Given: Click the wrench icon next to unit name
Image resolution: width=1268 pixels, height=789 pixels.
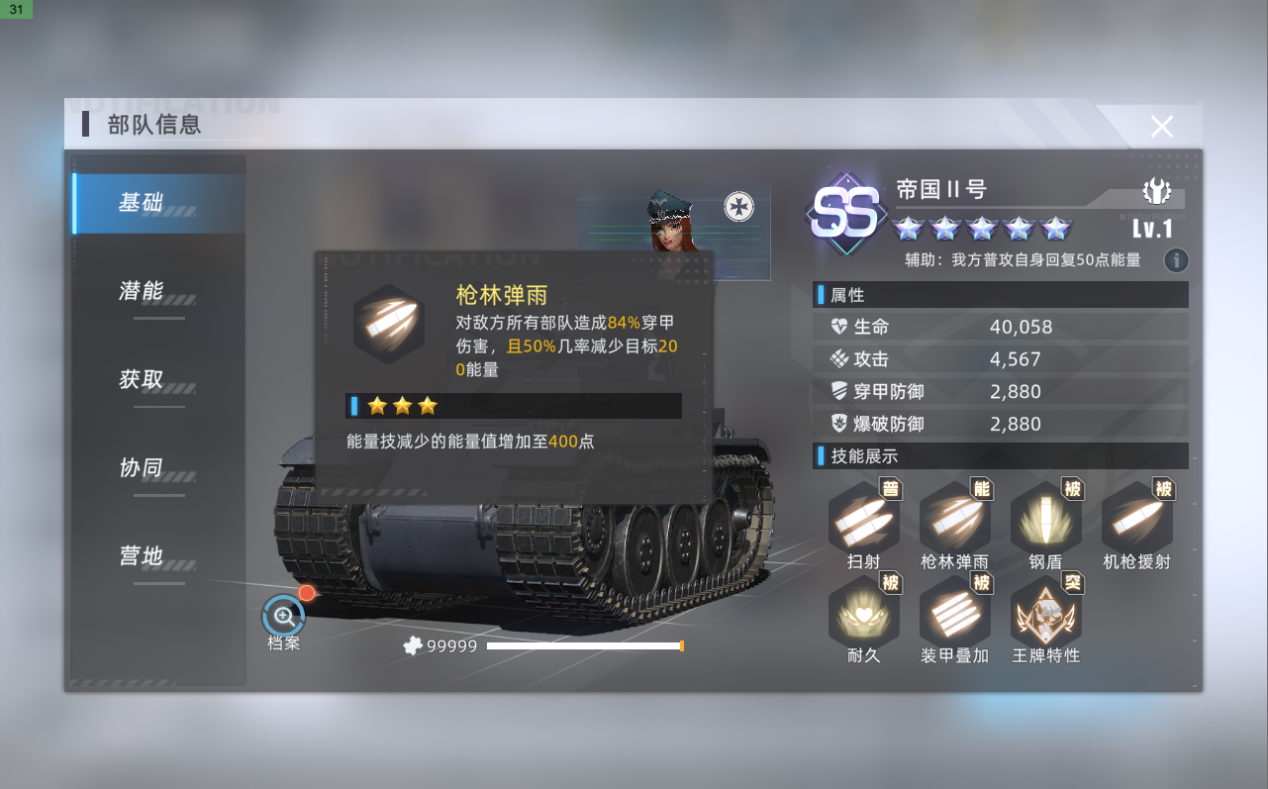Looking at the screenshot, I should click(x=1157, y=191).
